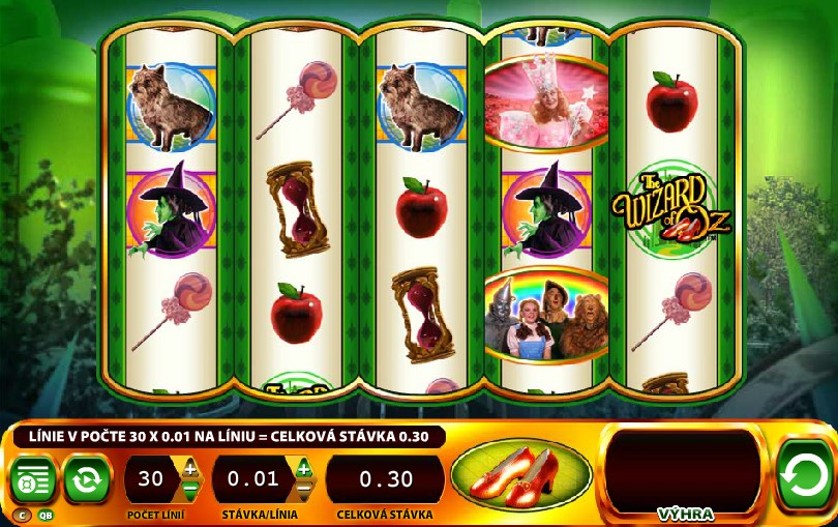Viewport: 838px width, 527px height.
Task: Spin the reels with the green button
Action: (x=805, y=476)
